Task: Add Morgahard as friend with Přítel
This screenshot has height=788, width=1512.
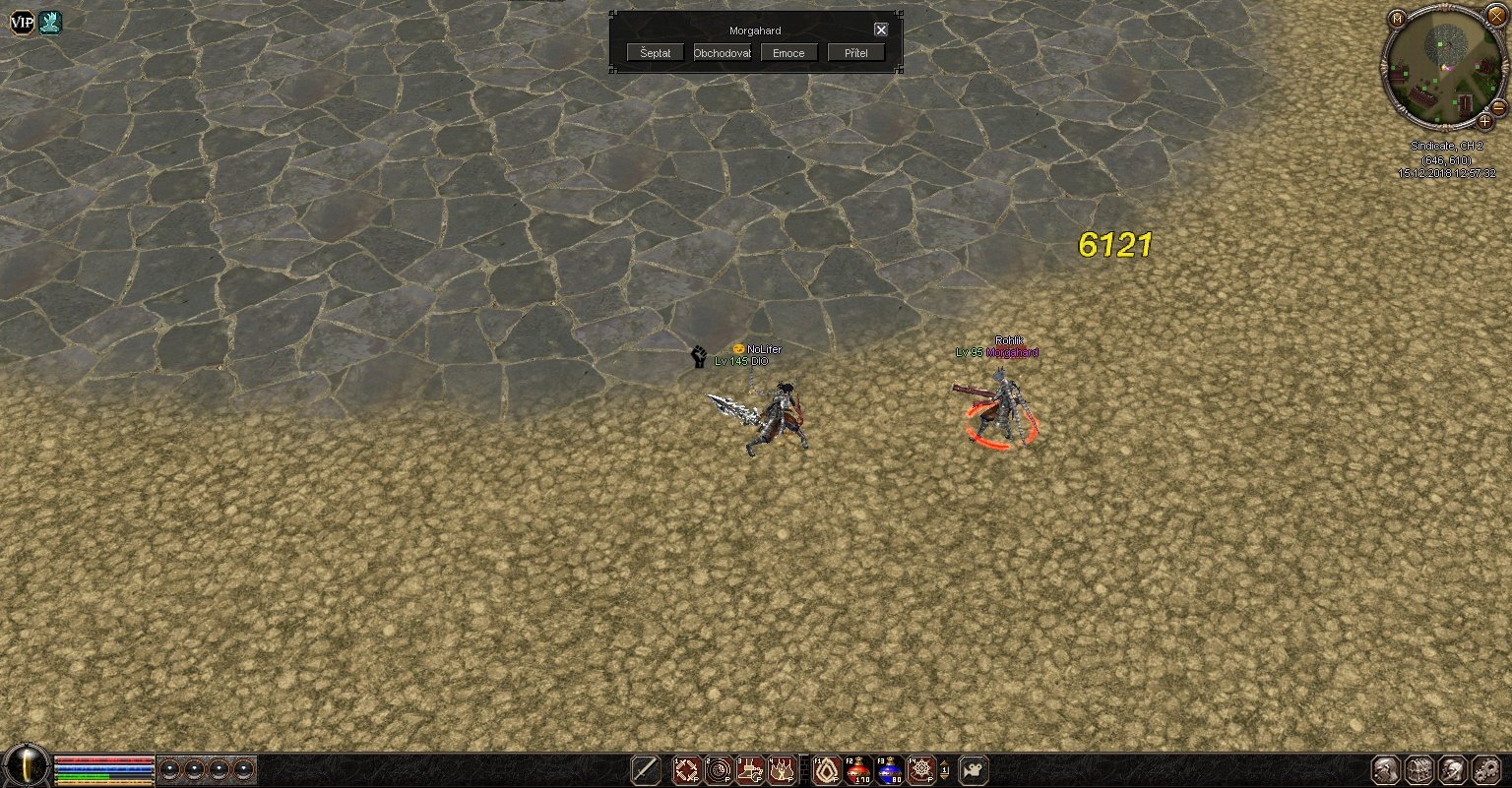Action: click(855, 53)
